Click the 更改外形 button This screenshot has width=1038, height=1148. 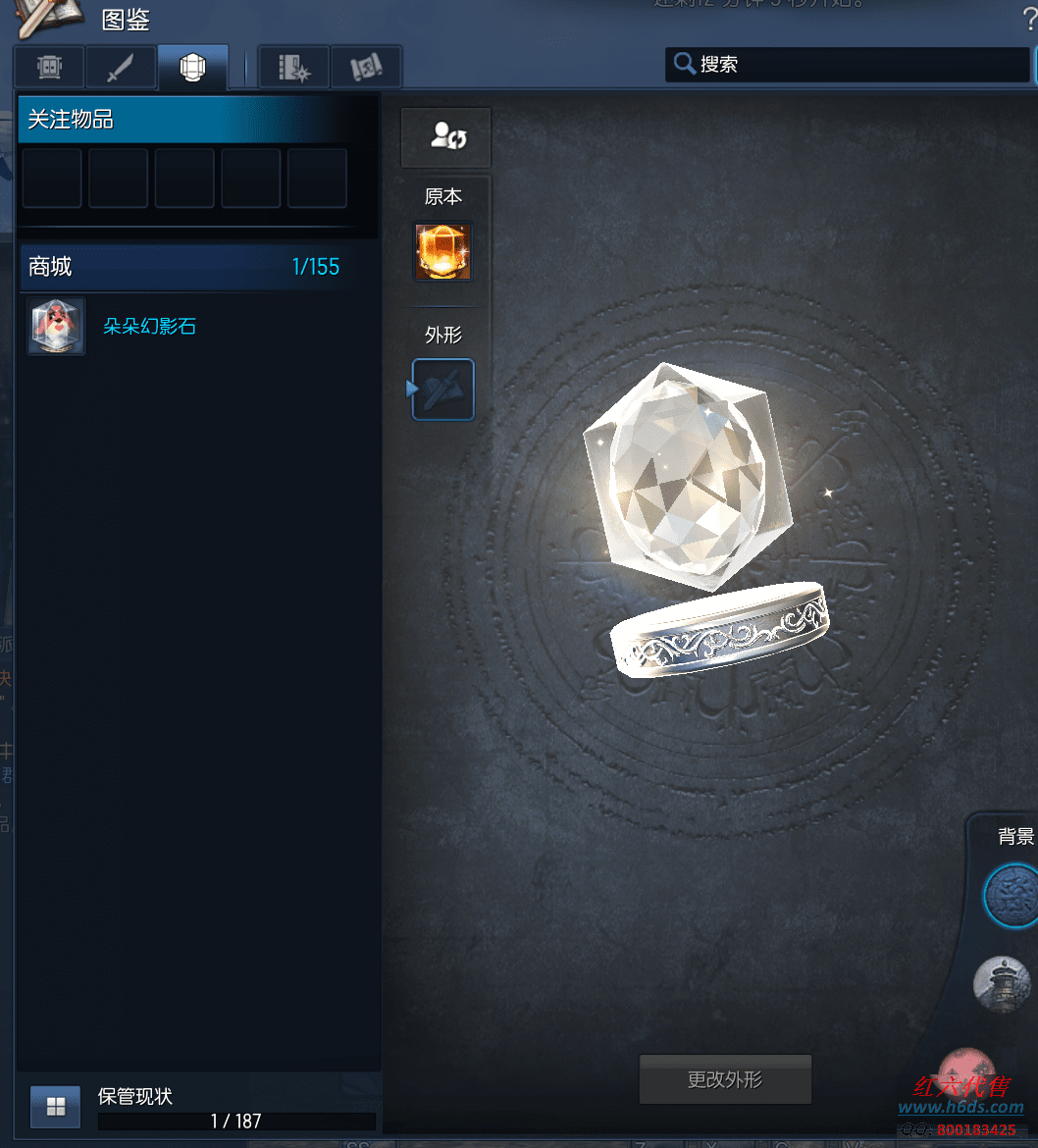tap(725, 1080)
